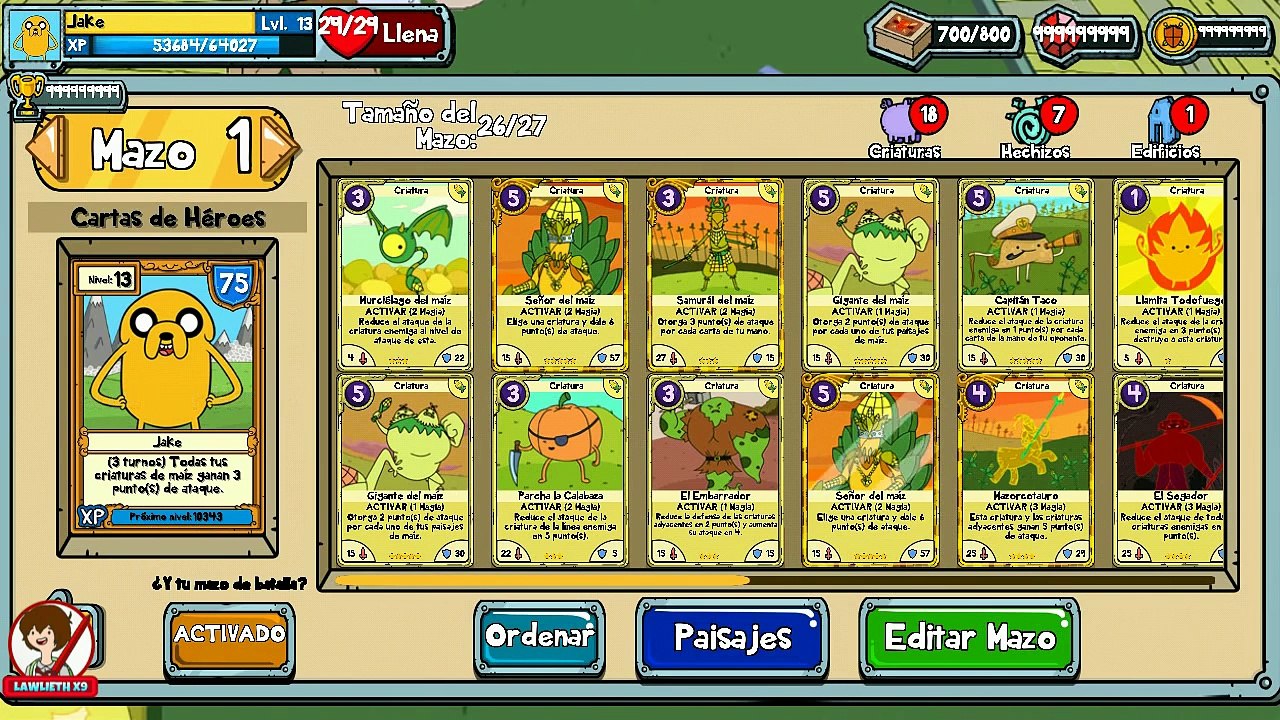The width and height of the screenshot is (1280, 720).
Task: Pick the Capitán Taco card
Action: pyautogui.click(x=1025, y=275)
